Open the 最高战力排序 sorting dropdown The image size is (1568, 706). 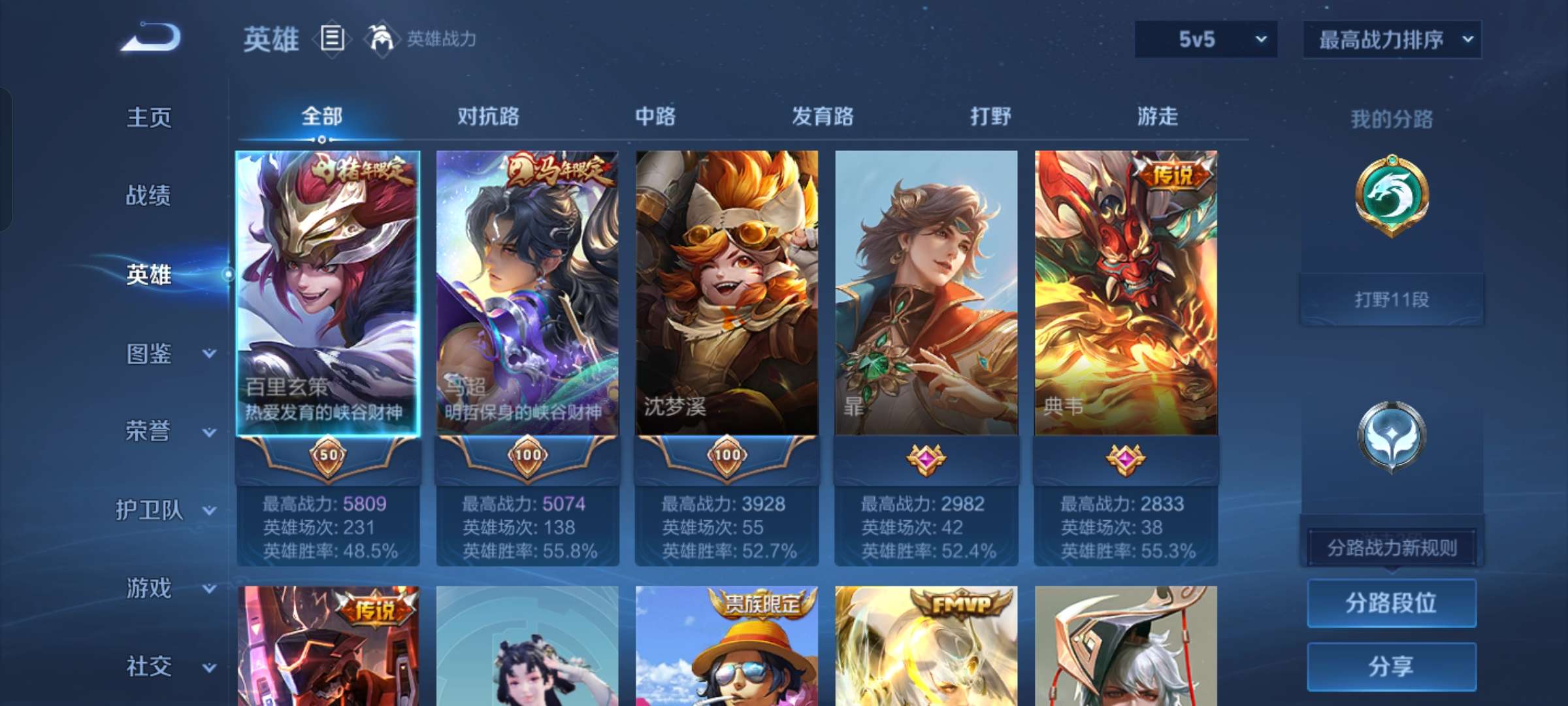point(1392,39)
